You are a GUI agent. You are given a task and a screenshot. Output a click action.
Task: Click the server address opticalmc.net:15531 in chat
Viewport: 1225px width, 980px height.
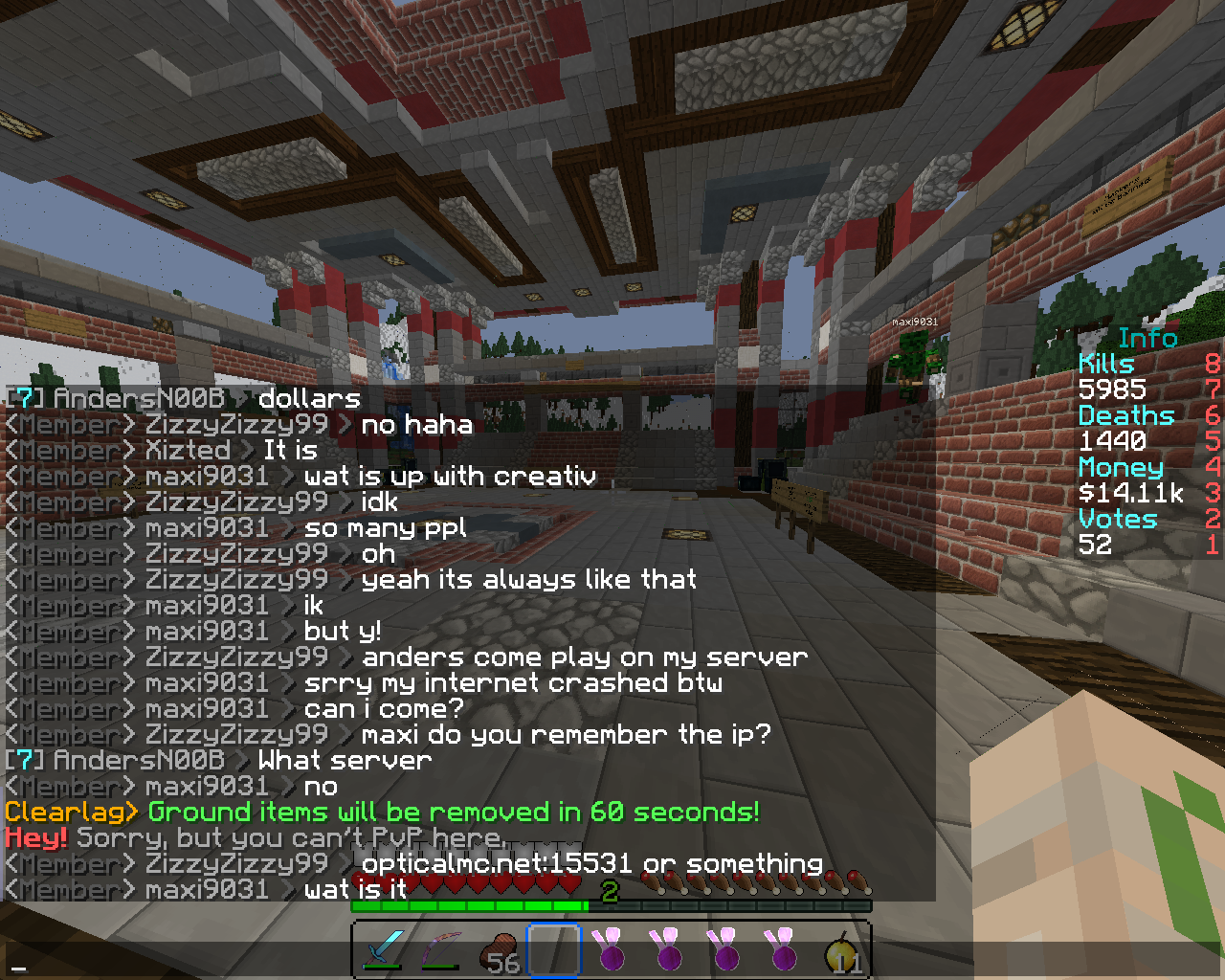[x=496, y=862]
